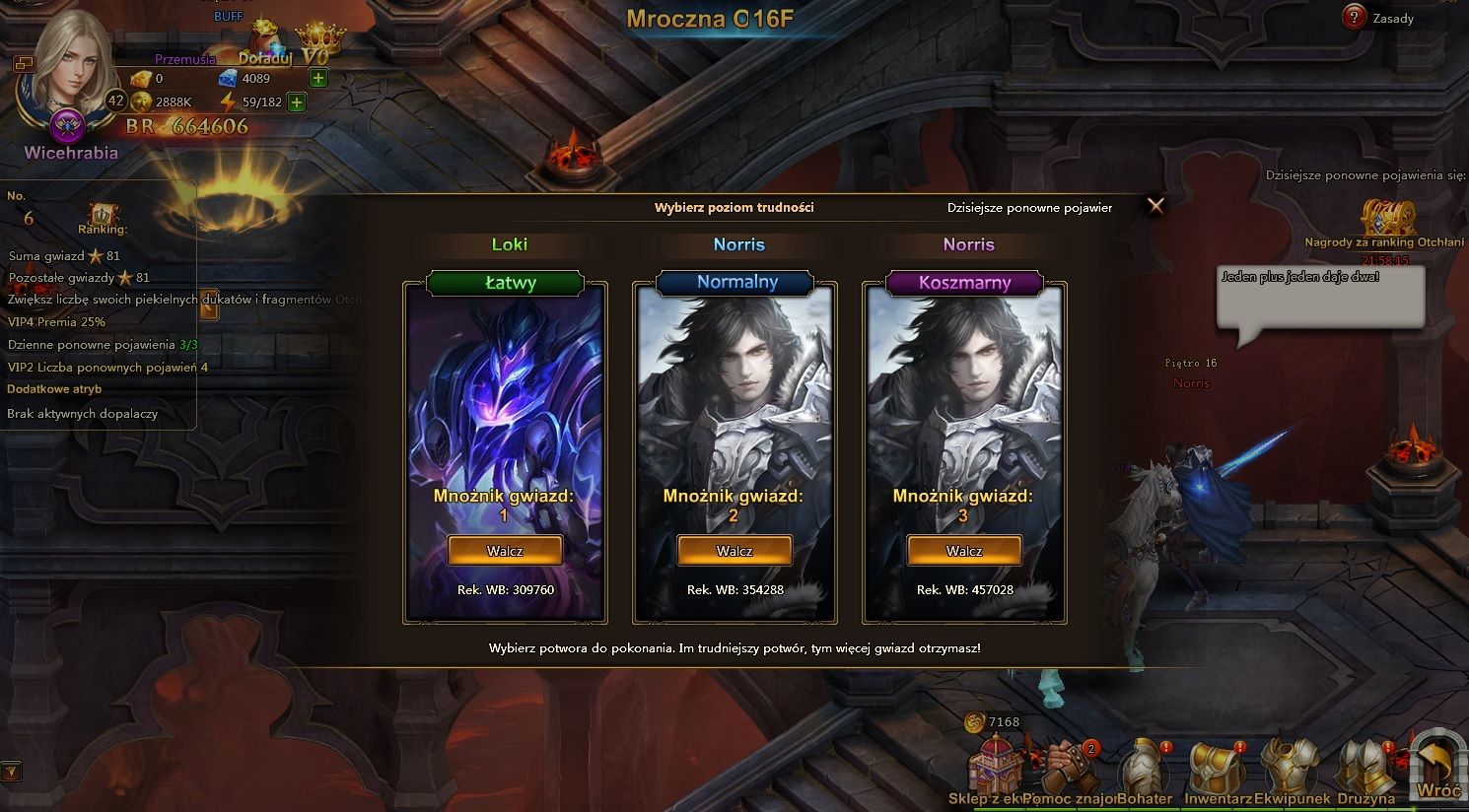Select the Koszmarny difficulty header
Viewport: 1469px width, 812px height.
(x=967, y=283)
